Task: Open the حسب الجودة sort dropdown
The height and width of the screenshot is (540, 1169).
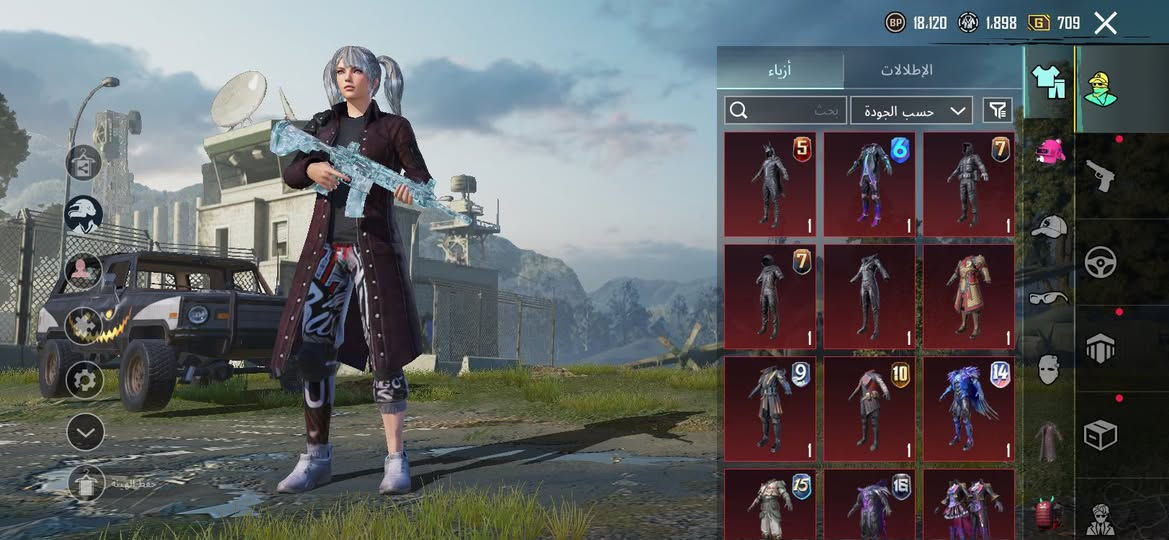Action: [911, 110]
